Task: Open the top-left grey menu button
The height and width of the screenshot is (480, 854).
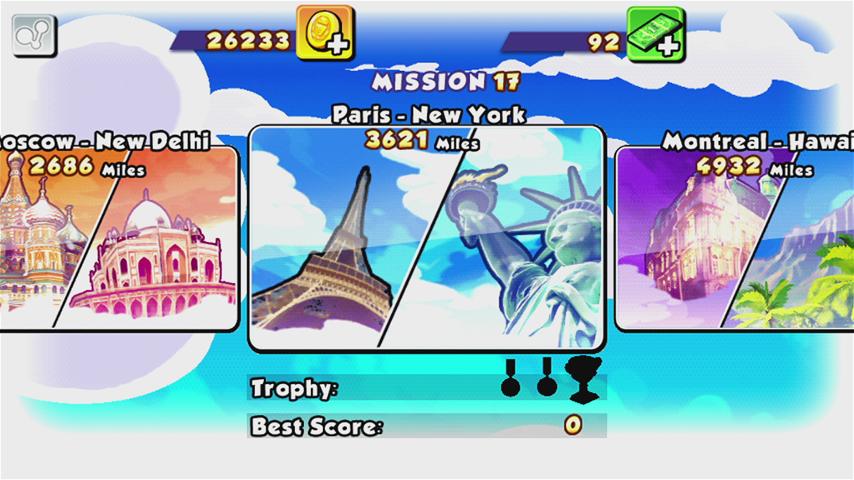Action: click(x=34, y=36)
